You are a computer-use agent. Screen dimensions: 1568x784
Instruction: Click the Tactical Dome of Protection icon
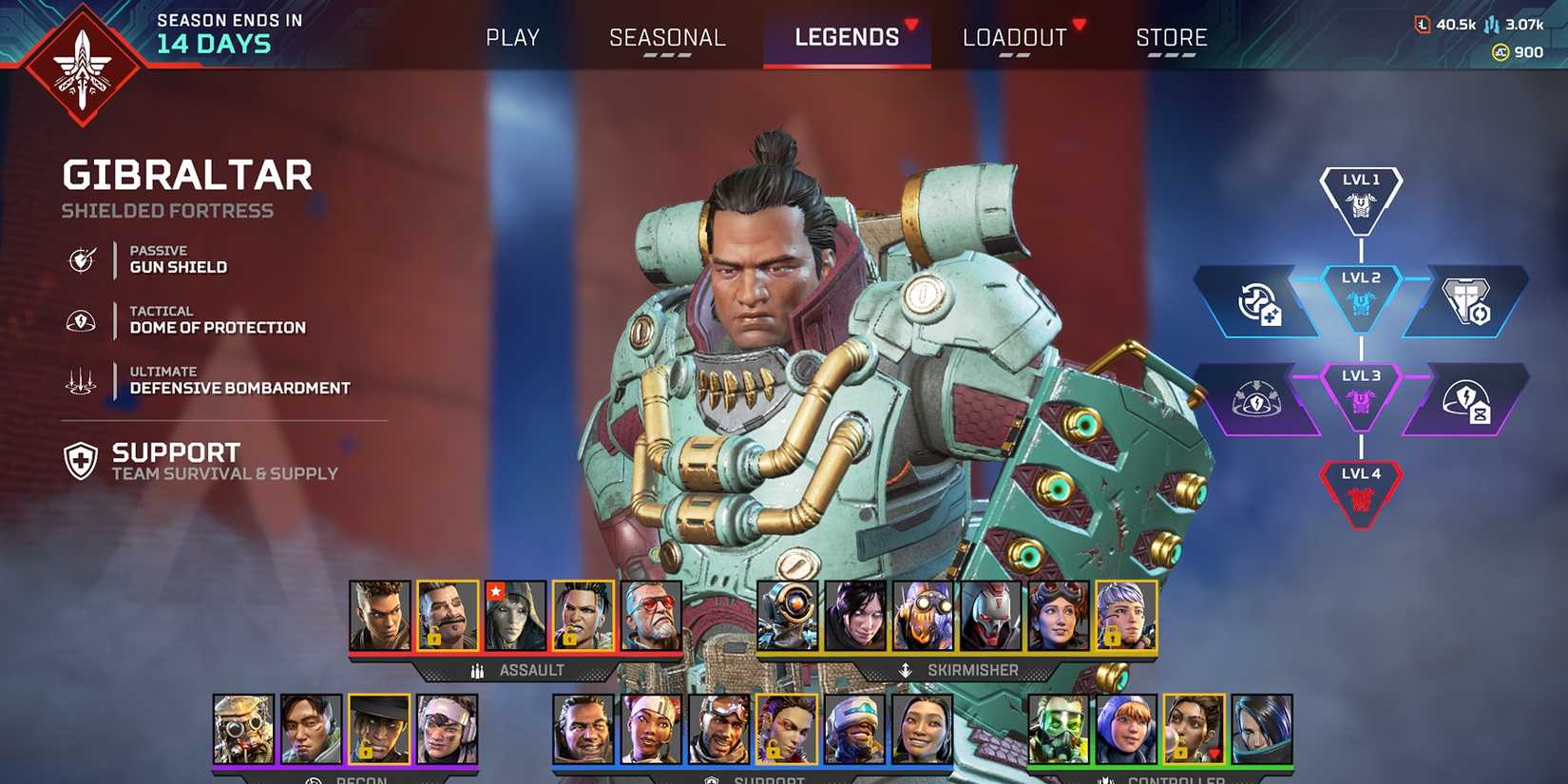tap(83, 320)
